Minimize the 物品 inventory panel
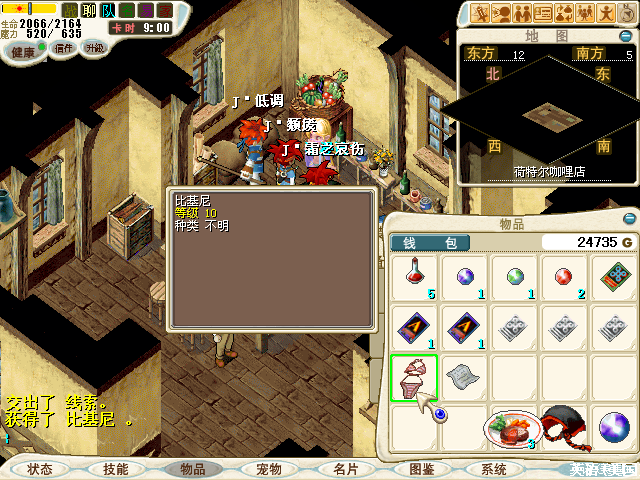 pos(627,218)
